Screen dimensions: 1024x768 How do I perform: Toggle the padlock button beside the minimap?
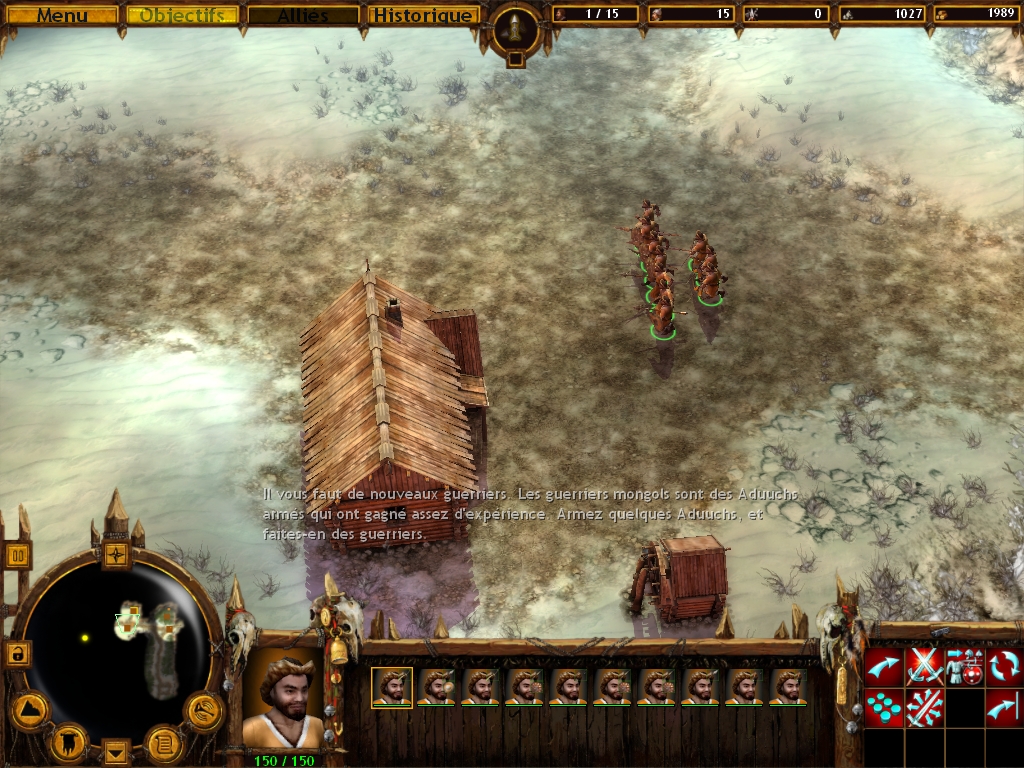click(18, 654)
